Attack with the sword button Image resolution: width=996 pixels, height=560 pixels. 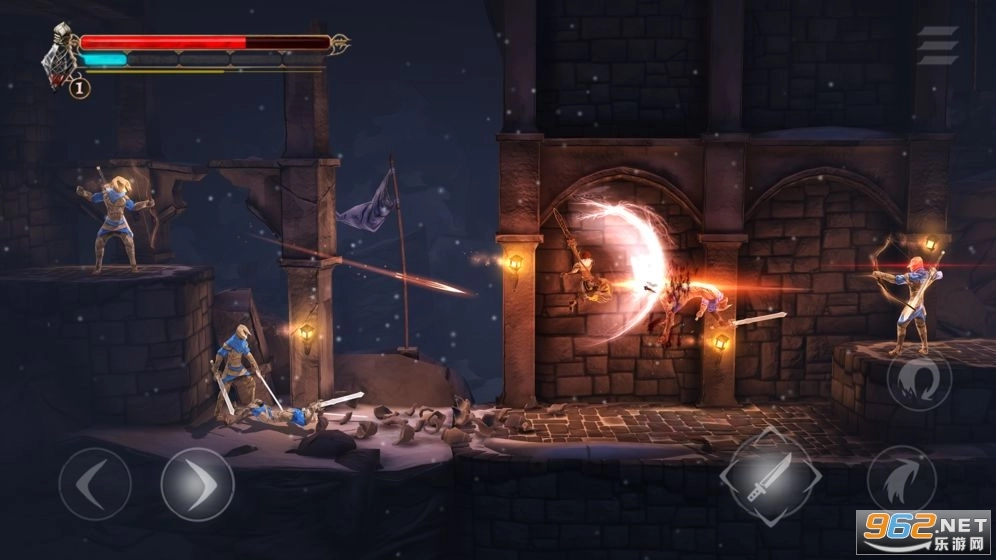pyautogui.click(x=771, y=478)
